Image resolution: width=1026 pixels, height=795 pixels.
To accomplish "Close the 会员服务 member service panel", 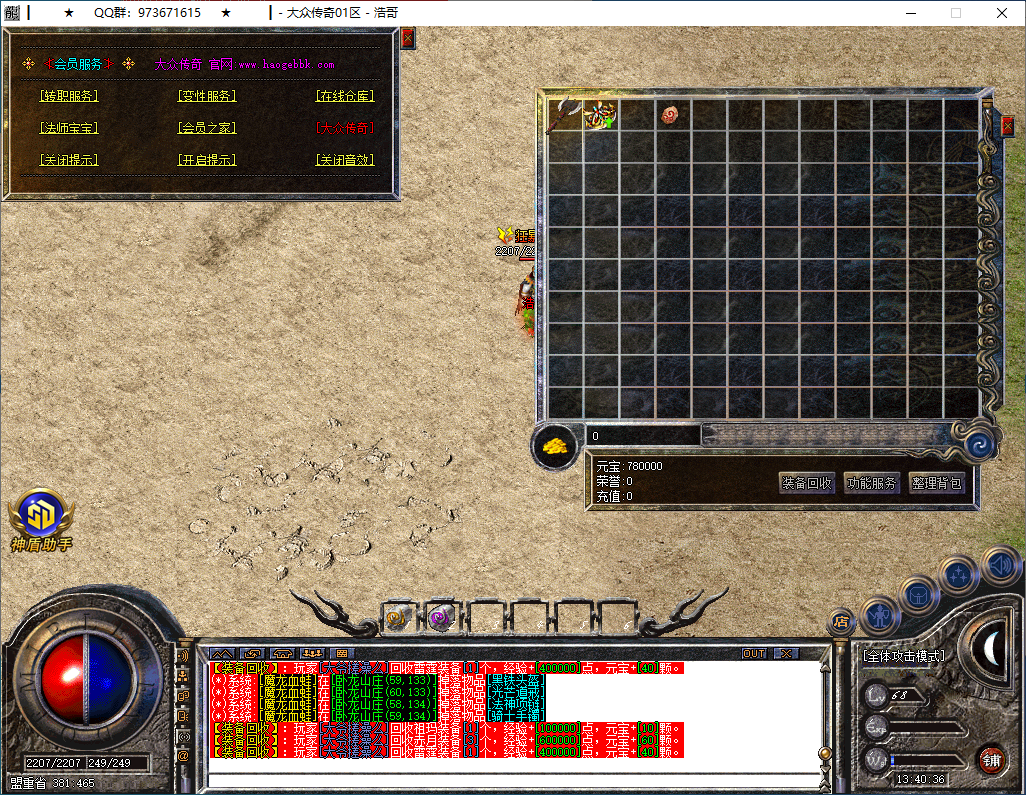I will (407, 39).
